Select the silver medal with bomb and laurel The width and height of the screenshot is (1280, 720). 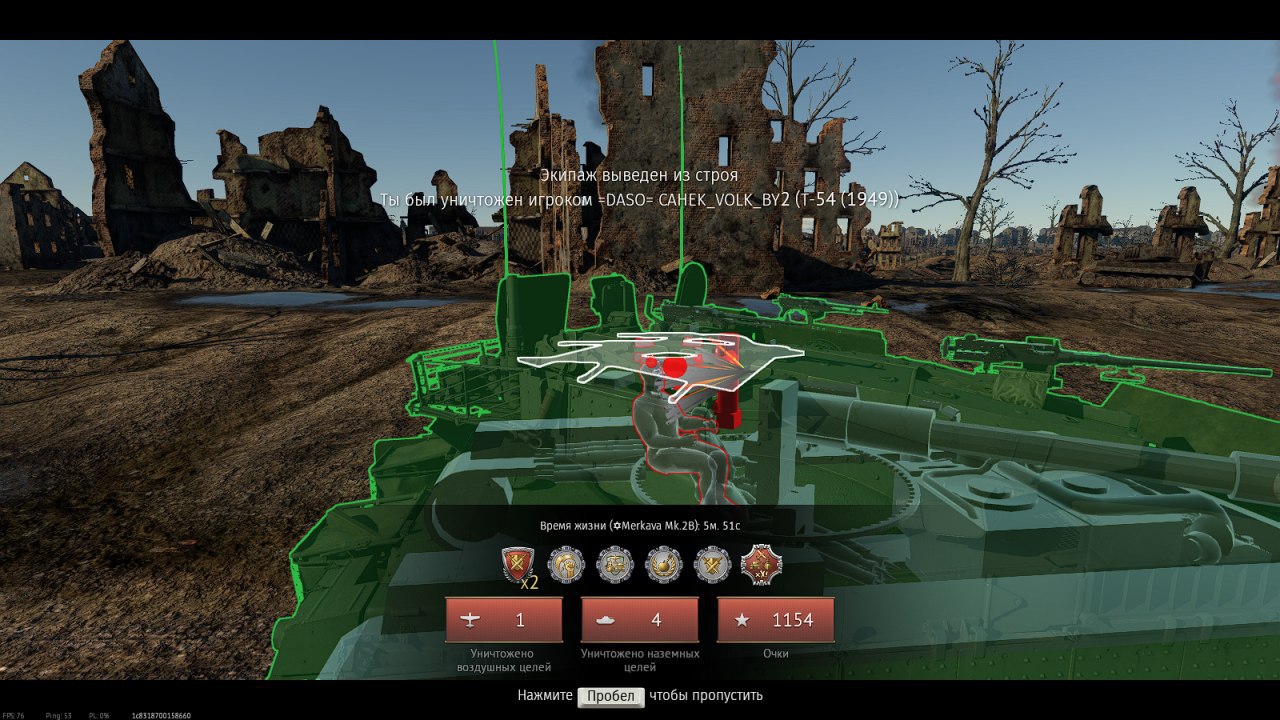663,565
